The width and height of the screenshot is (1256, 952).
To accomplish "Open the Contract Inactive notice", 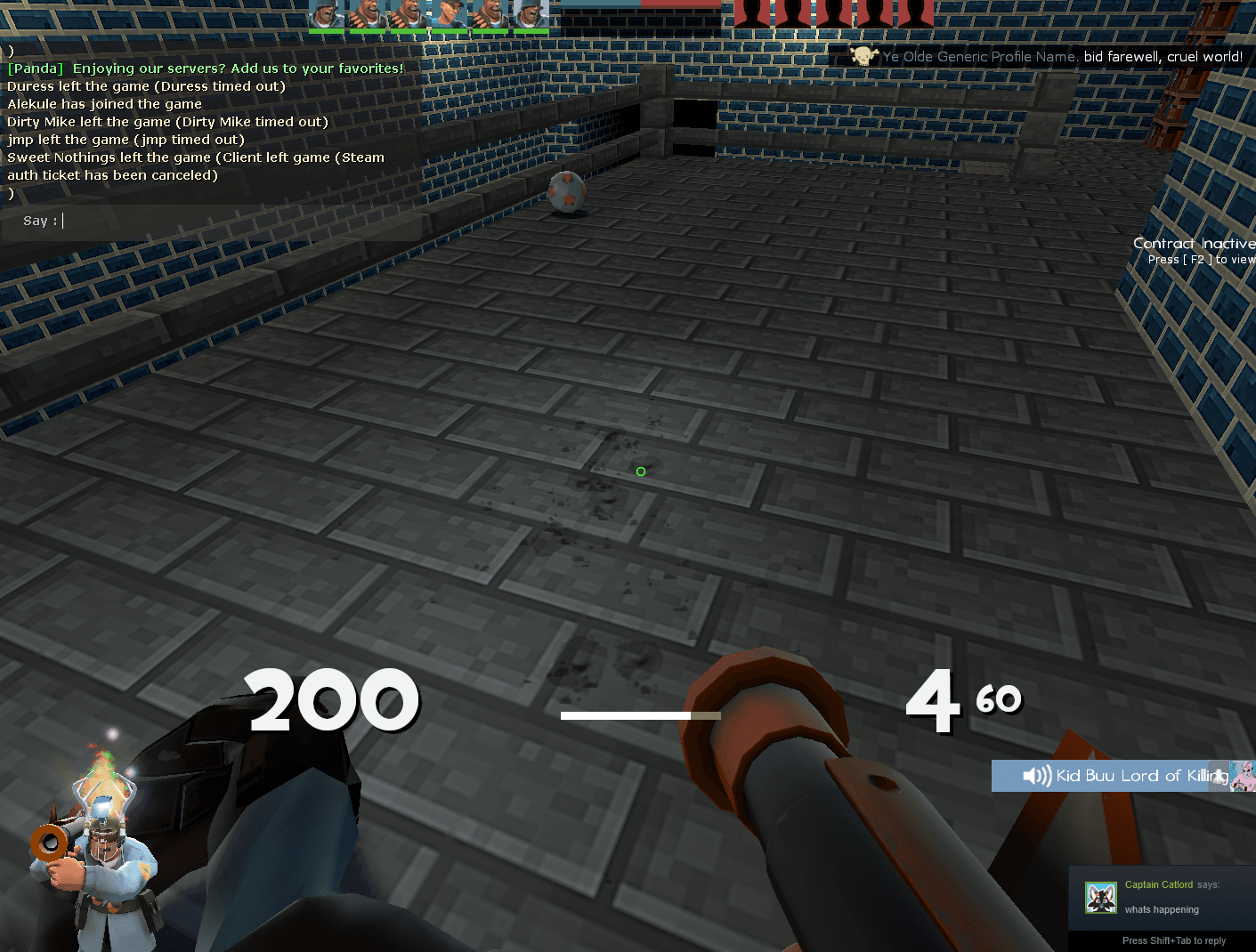I will point(1194,243).
